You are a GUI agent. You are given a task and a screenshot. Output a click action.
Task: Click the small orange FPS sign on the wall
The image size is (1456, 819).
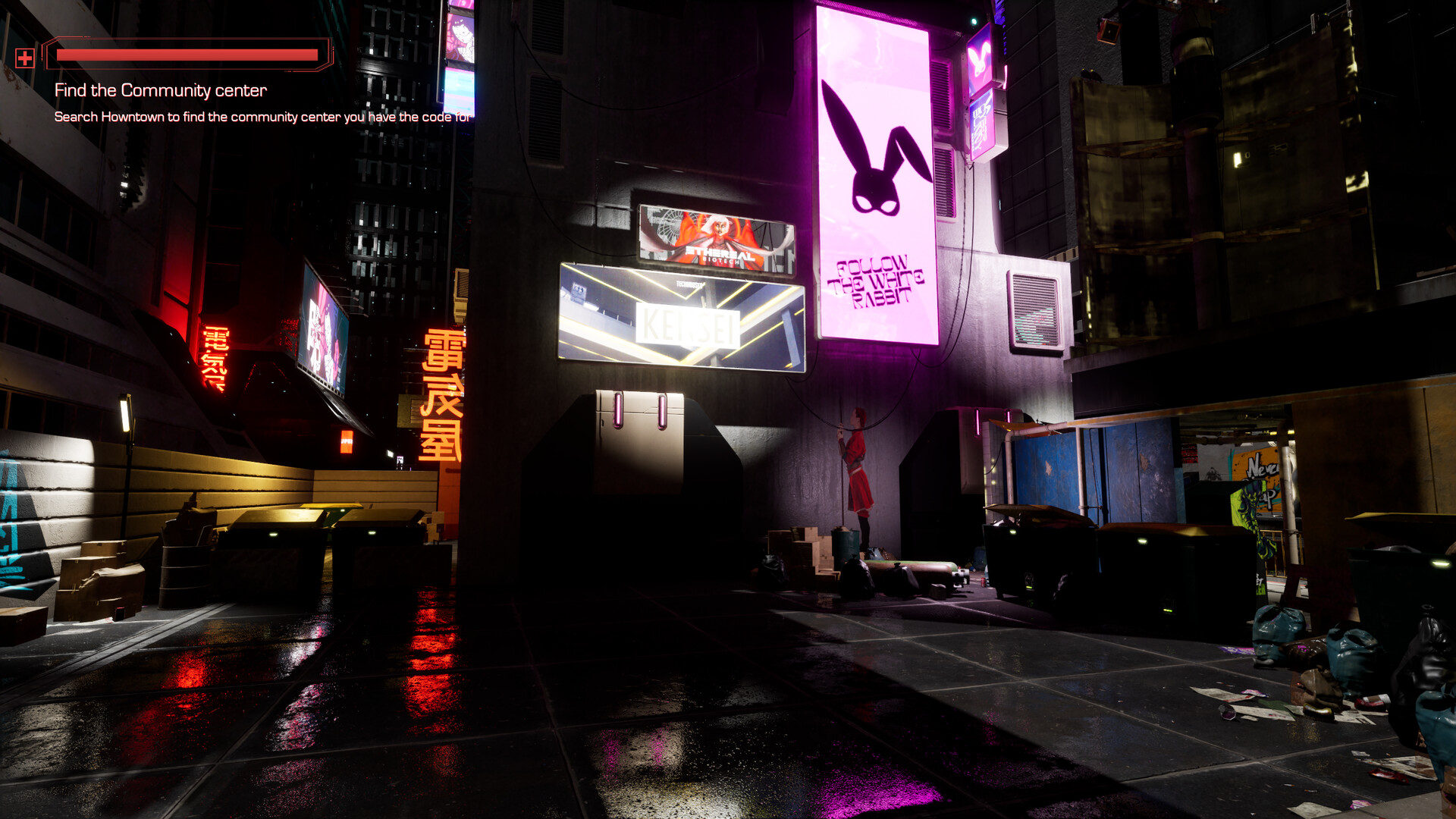pos(347,441)
